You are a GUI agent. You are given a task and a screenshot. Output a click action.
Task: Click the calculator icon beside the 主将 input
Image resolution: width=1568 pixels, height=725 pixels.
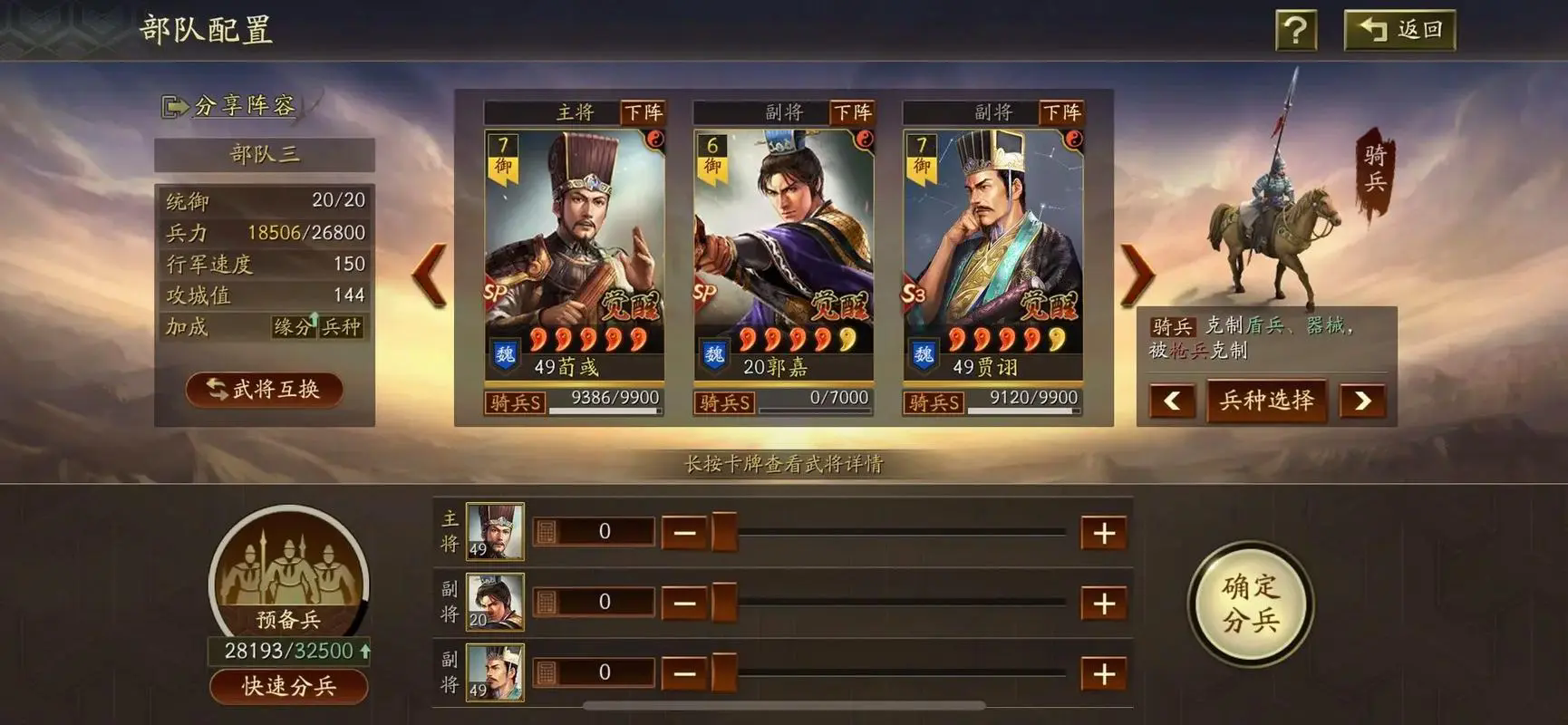(x=546, y=531)
